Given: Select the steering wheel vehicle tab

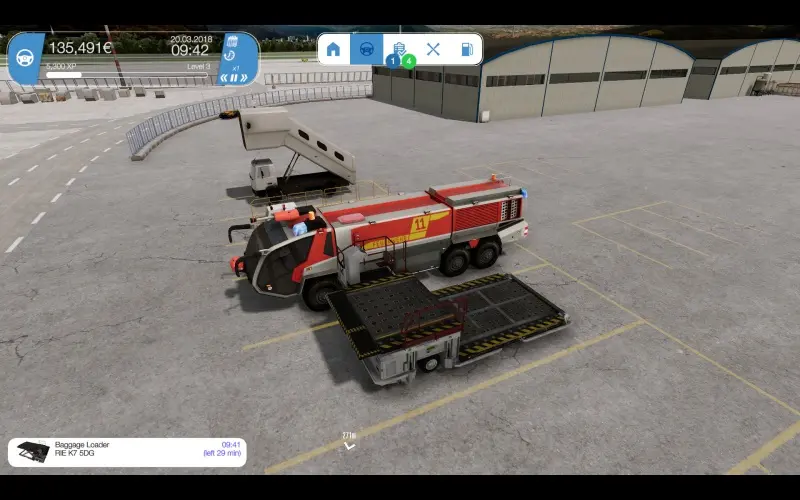Looking at the screenshot, I should (366, 49).
